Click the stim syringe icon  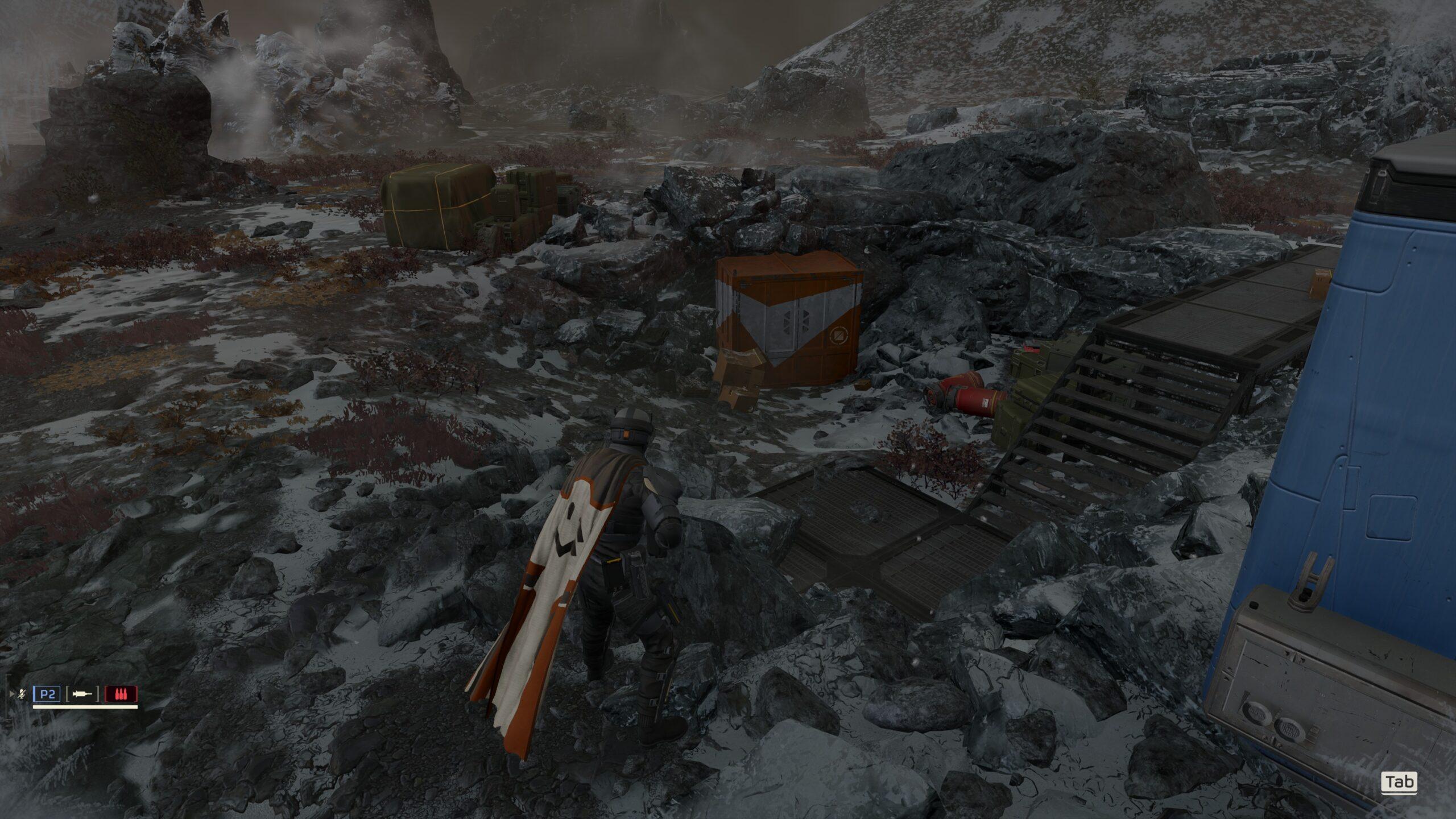tap(83, 694)
